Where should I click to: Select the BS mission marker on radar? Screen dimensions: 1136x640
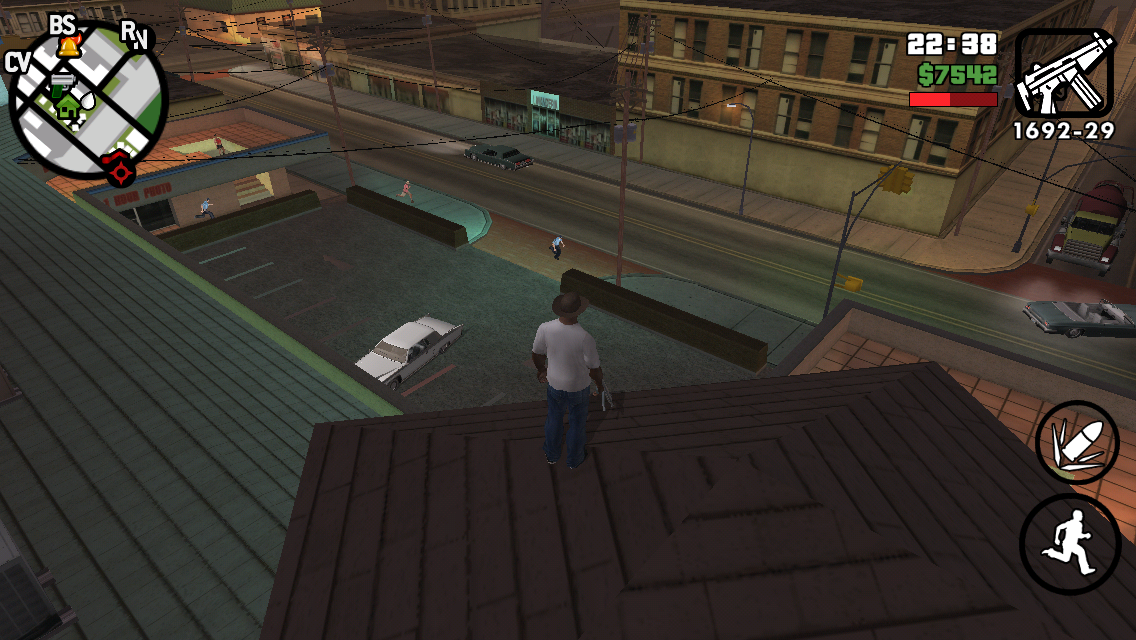point(63,25)
